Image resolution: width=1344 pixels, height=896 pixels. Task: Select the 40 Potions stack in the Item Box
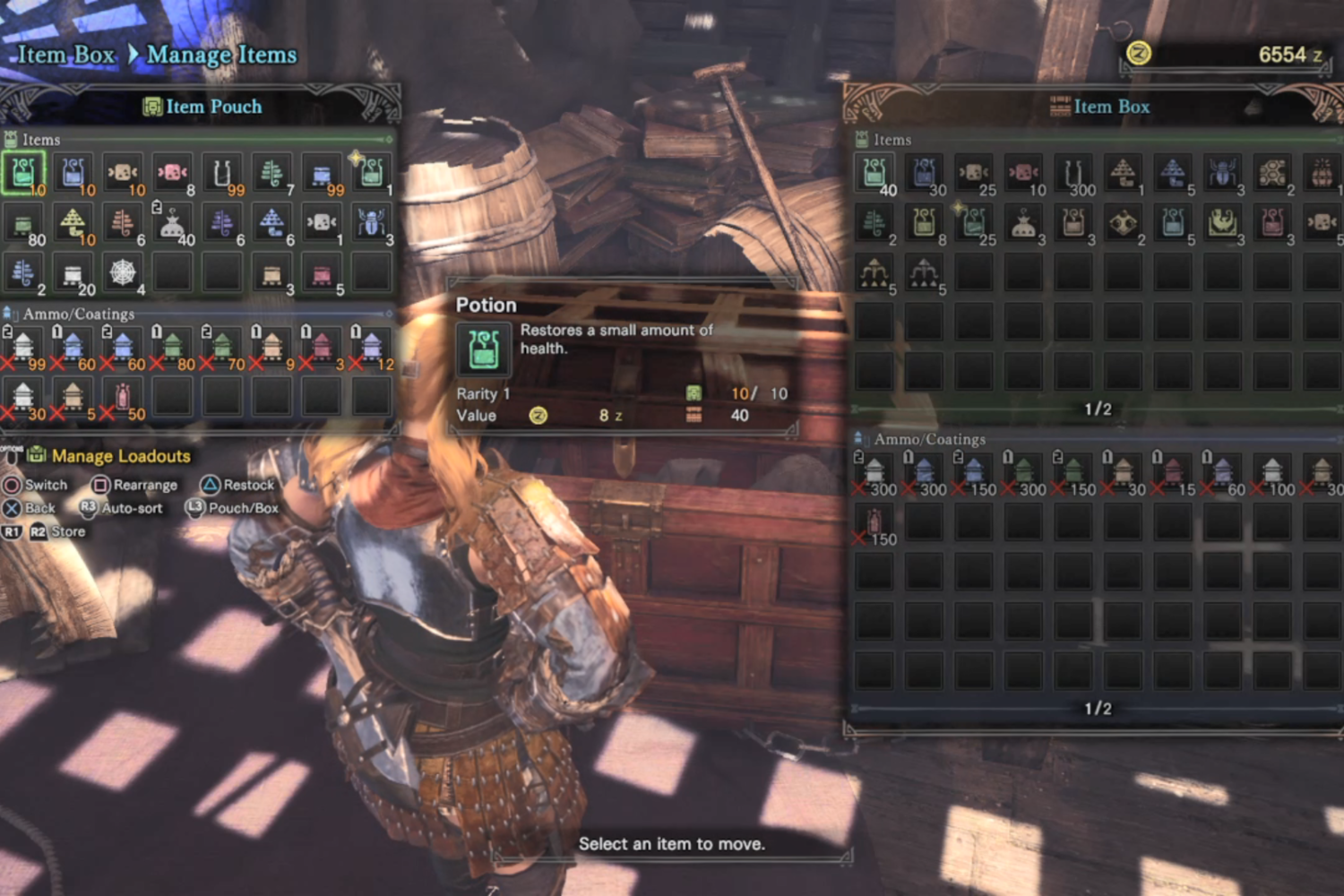(x=874, y=171)
